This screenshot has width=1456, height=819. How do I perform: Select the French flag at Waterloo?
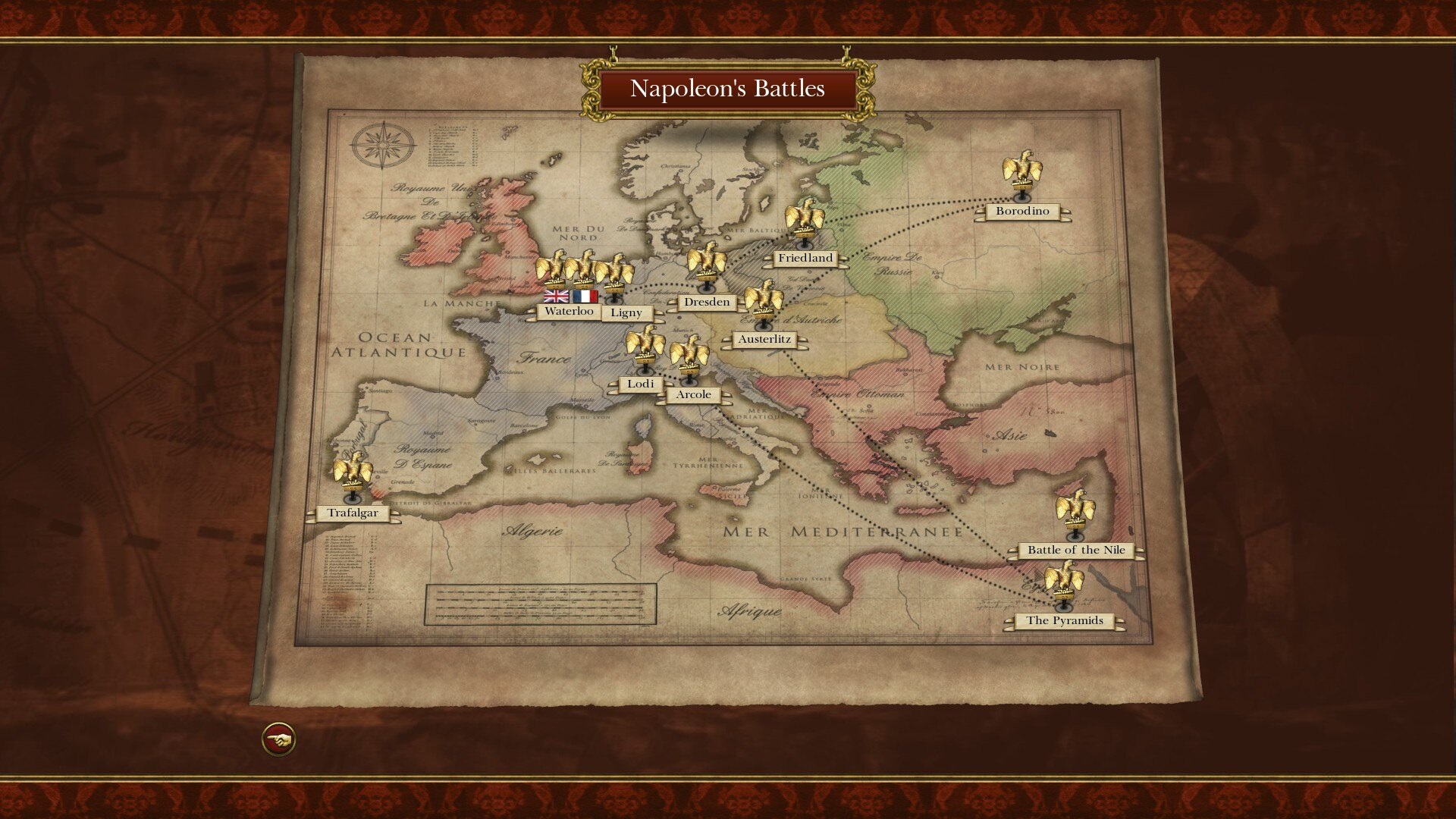pos(585,296)
